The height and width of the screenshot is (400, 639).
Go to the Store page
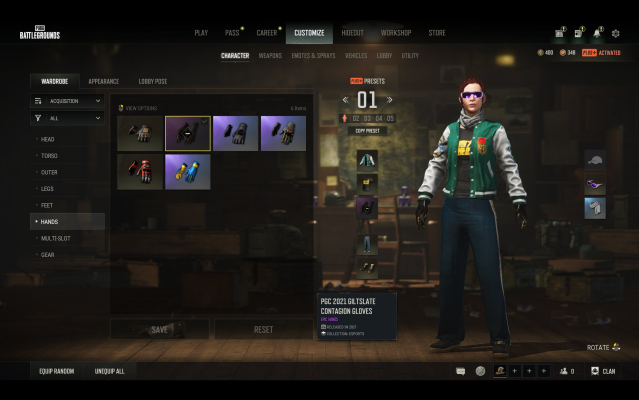click(x=437, y=33)
